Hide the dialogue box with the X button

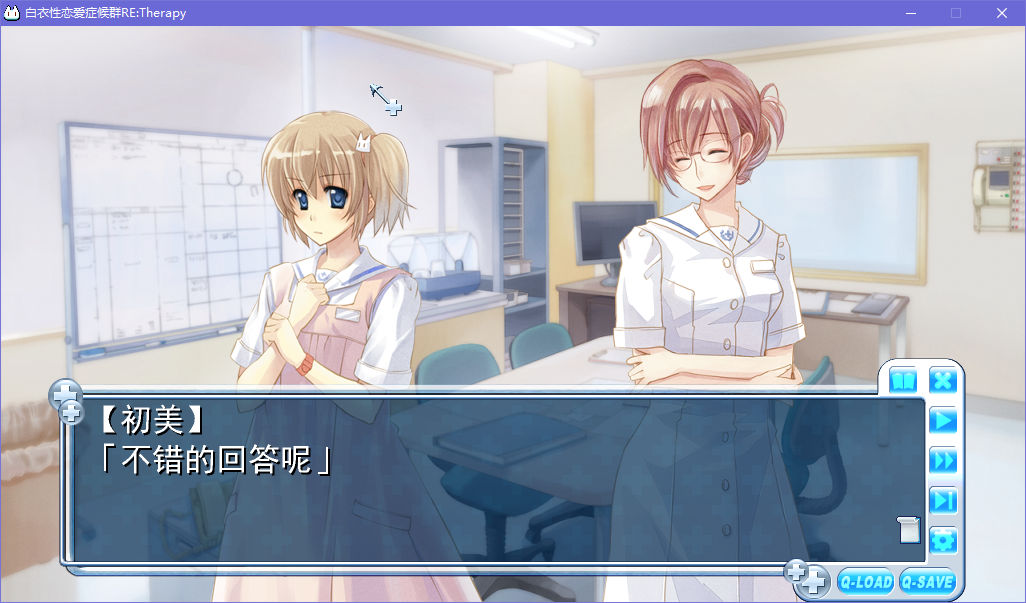pos(943,380)
